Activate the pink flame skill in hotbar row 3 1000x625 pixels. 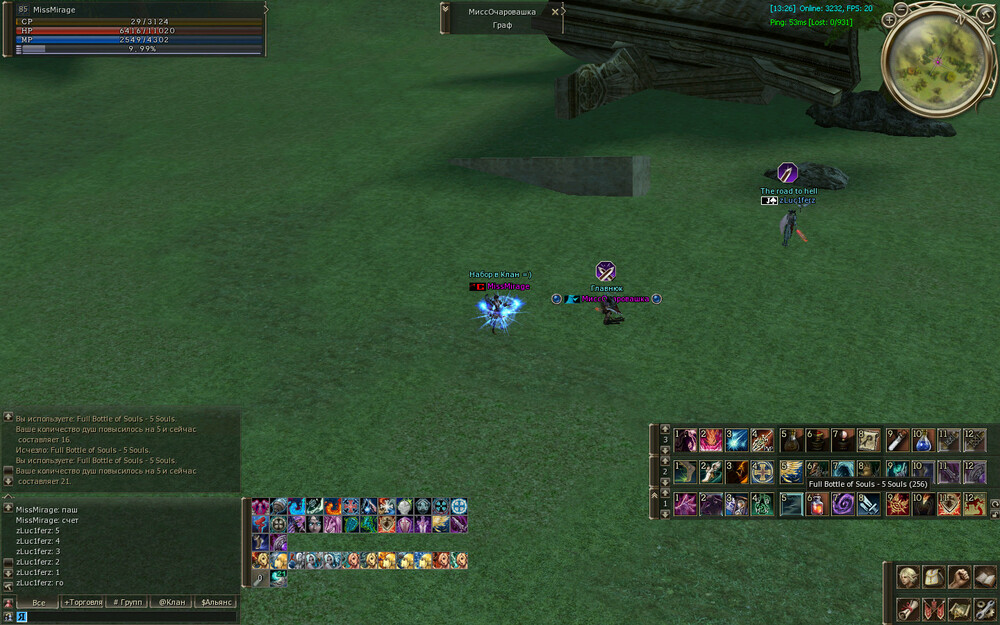point(710,440)
